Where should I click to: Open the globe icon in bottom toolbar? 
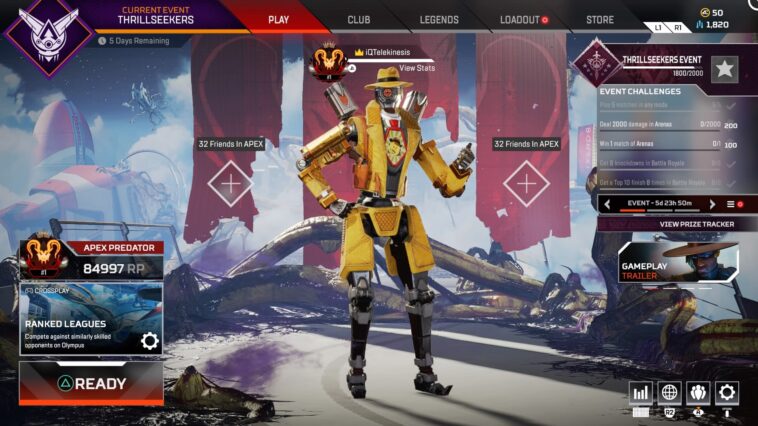pyautogui.click(x=670, y=393)
